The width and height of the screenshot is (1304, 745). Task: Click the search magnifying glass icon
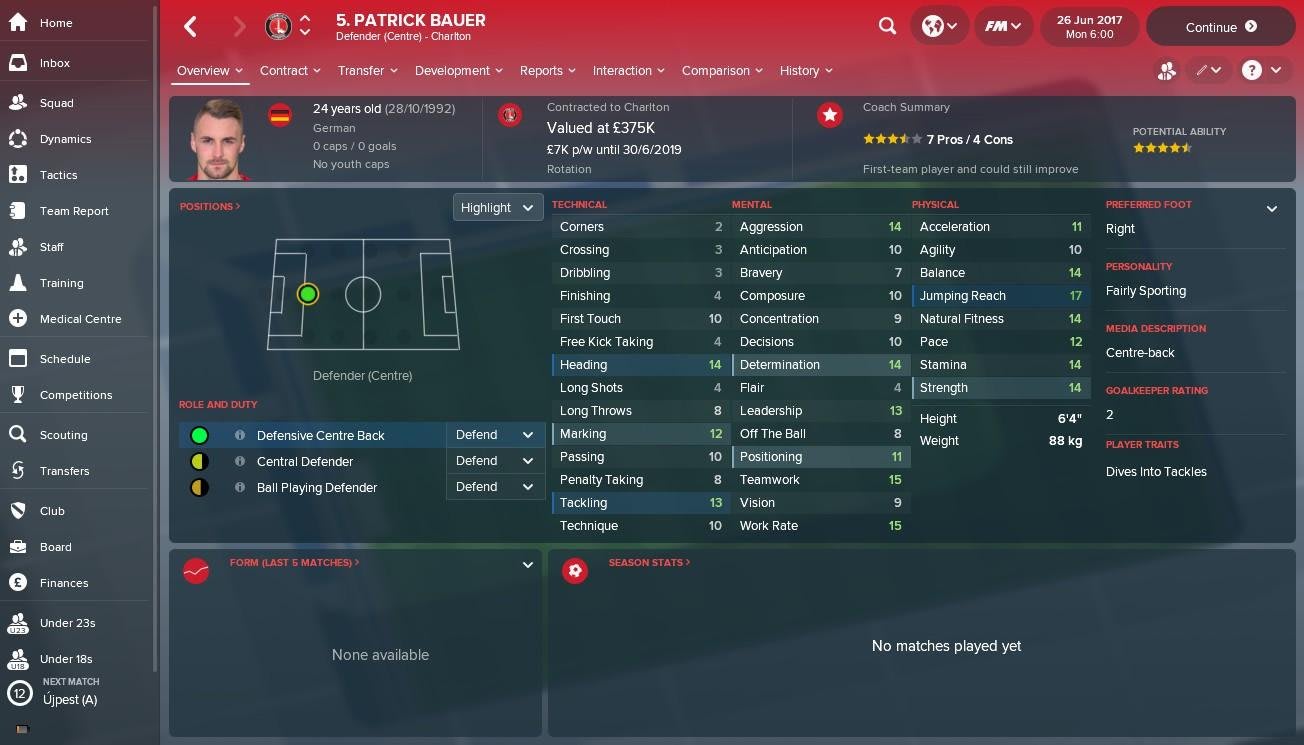click(x=887, y=27)
